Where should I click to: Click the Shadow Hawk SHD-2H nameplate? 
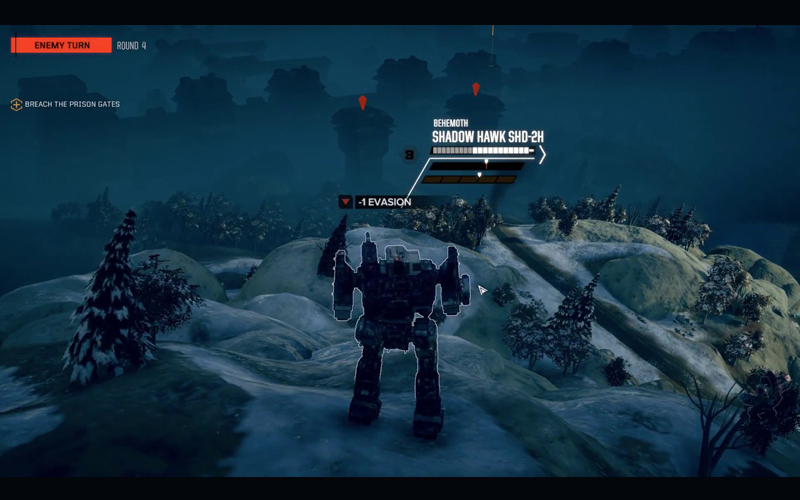pyautogui.click(x=488, y=136)
